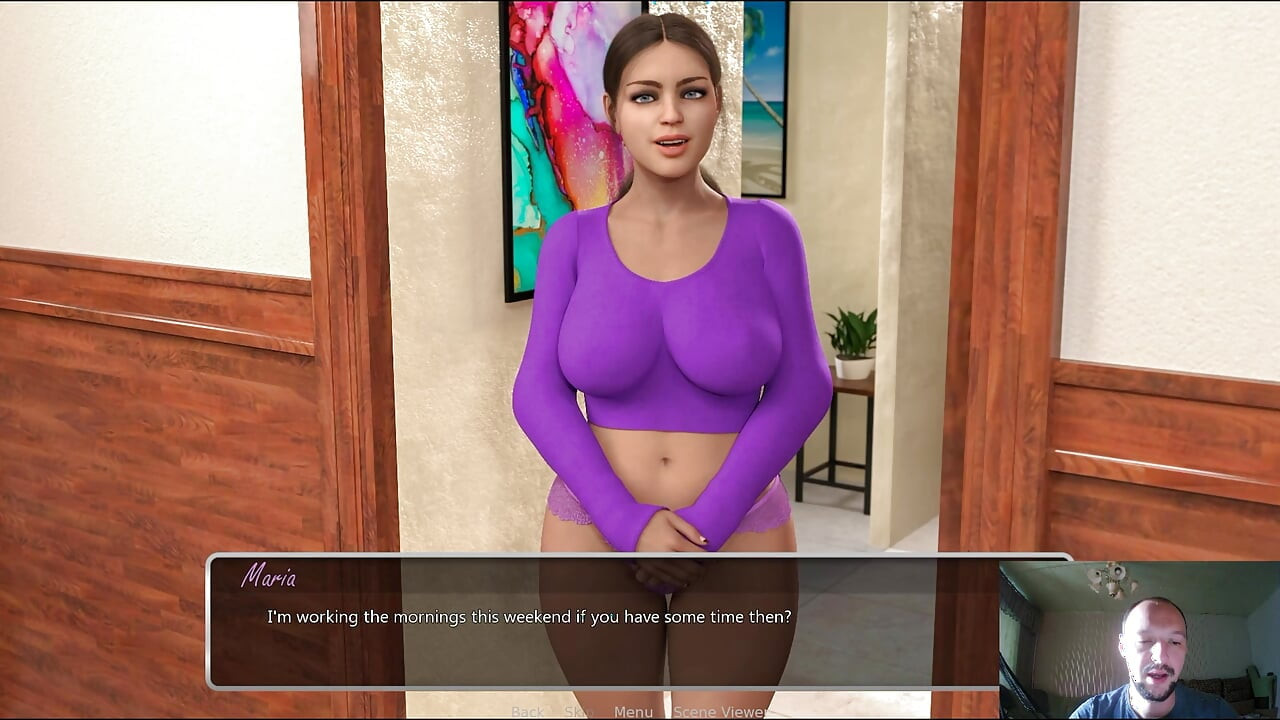Click Maria's name label
The width and height of the screenshot is (1280, 720).
click(x=270, y=577)
